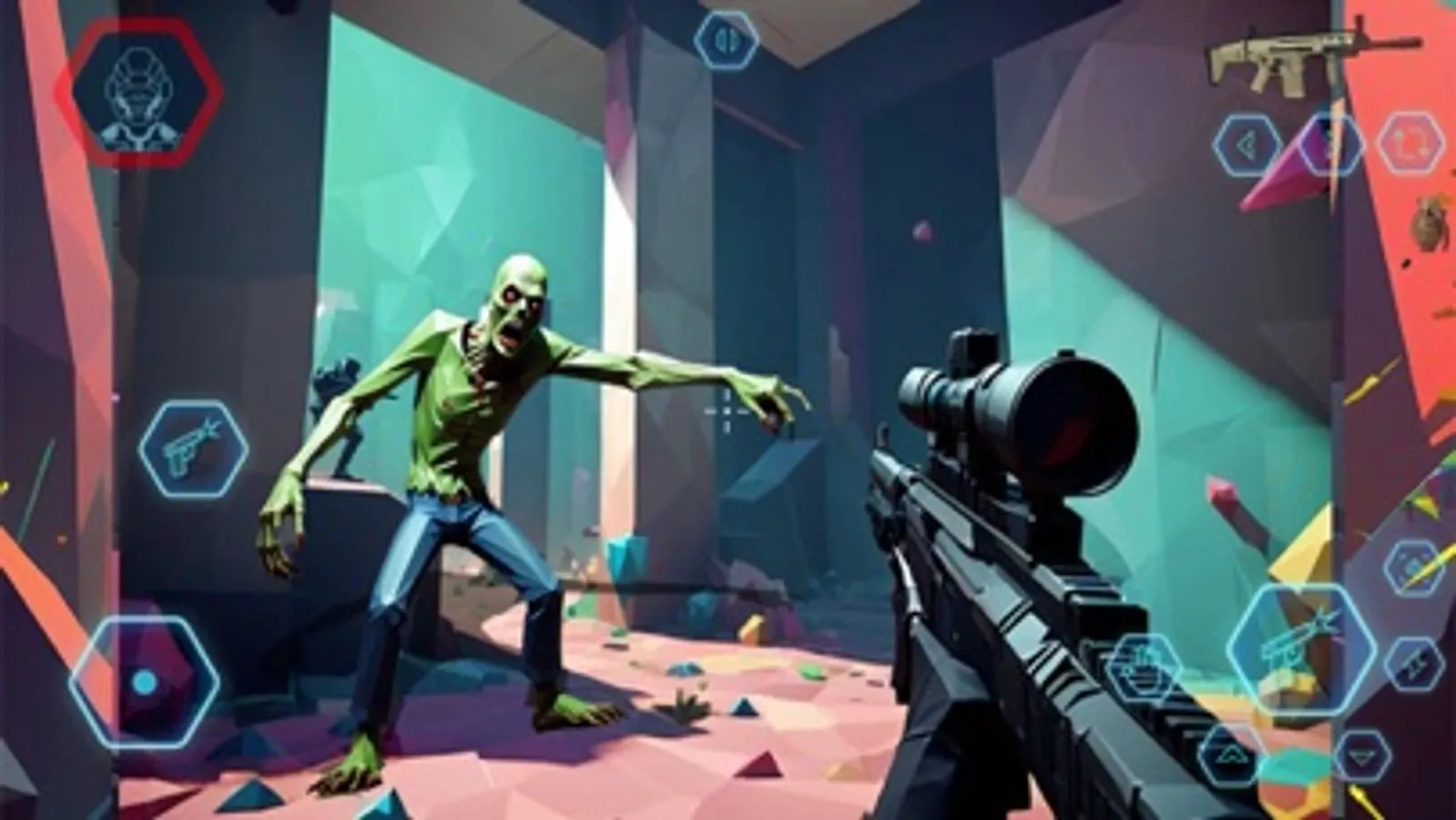Expand the hexagon at the far right edge
The height and width of the screenshot is (820, 1456).
tap(1414, 662)
